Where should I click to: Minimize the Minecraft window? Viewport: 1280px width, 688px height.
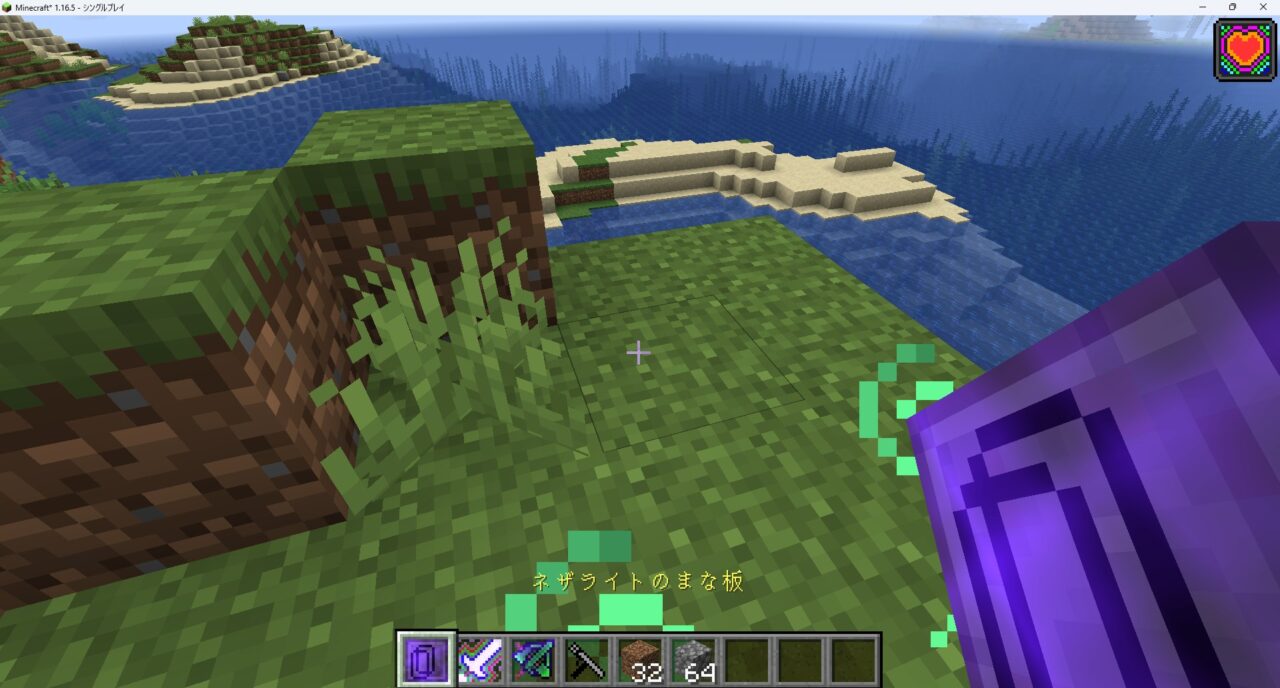click(1201, 7)
